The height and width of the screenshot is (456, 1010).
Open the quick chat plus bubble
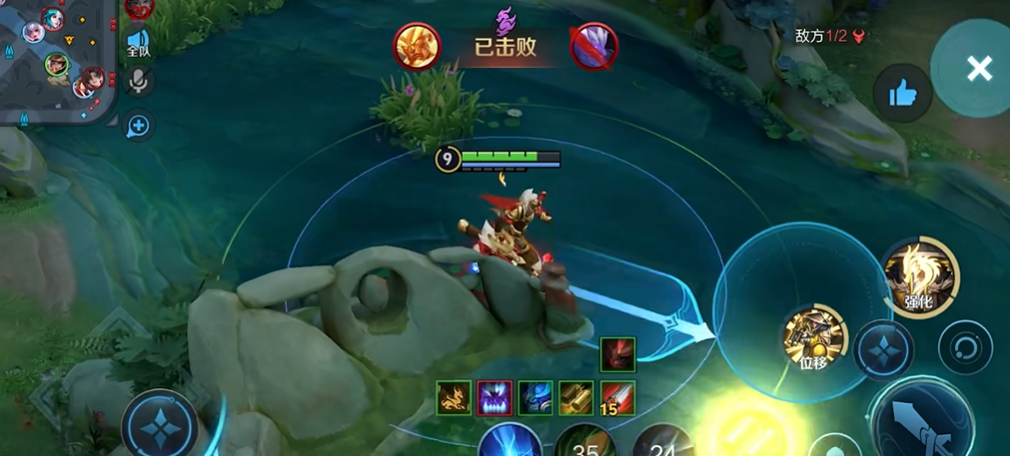pos(139,125)
